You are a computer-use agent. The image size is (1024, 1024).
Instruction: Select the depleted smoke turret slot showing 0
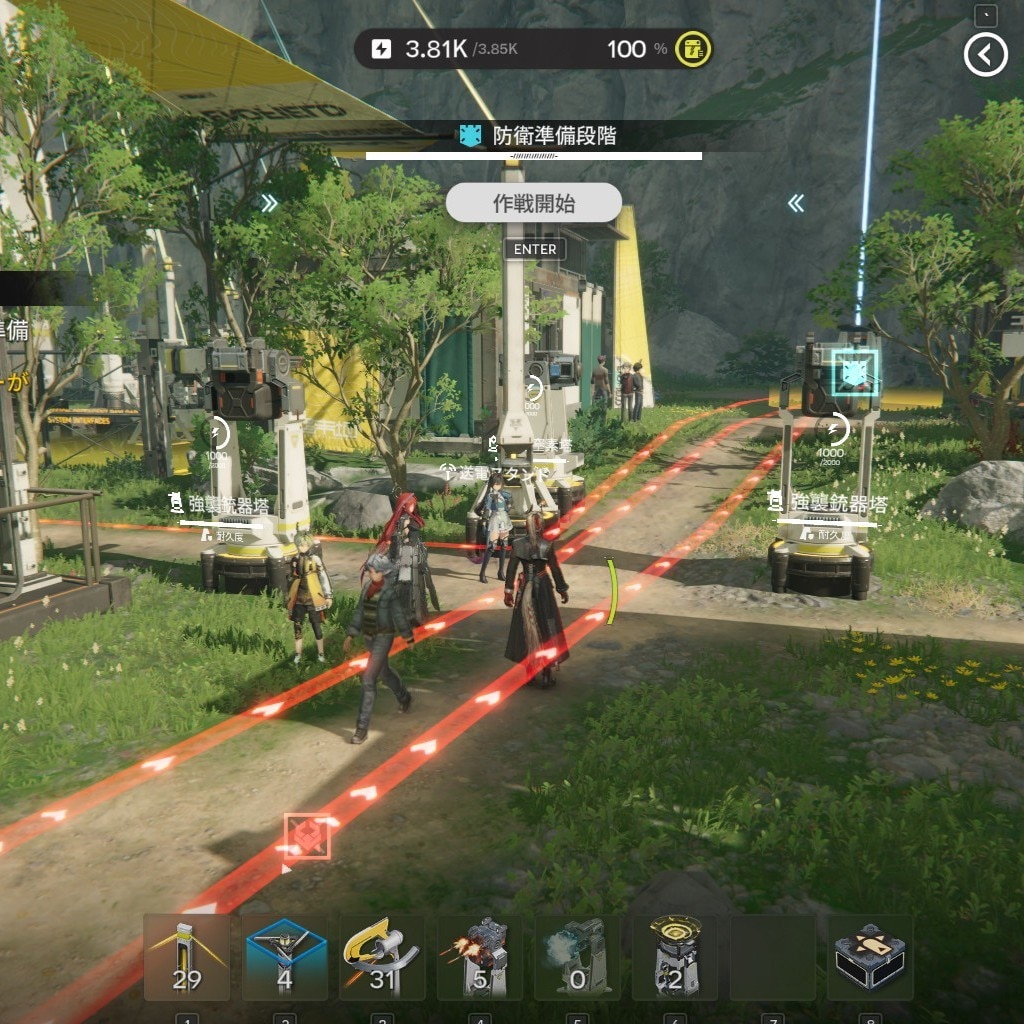coord(577,957)
